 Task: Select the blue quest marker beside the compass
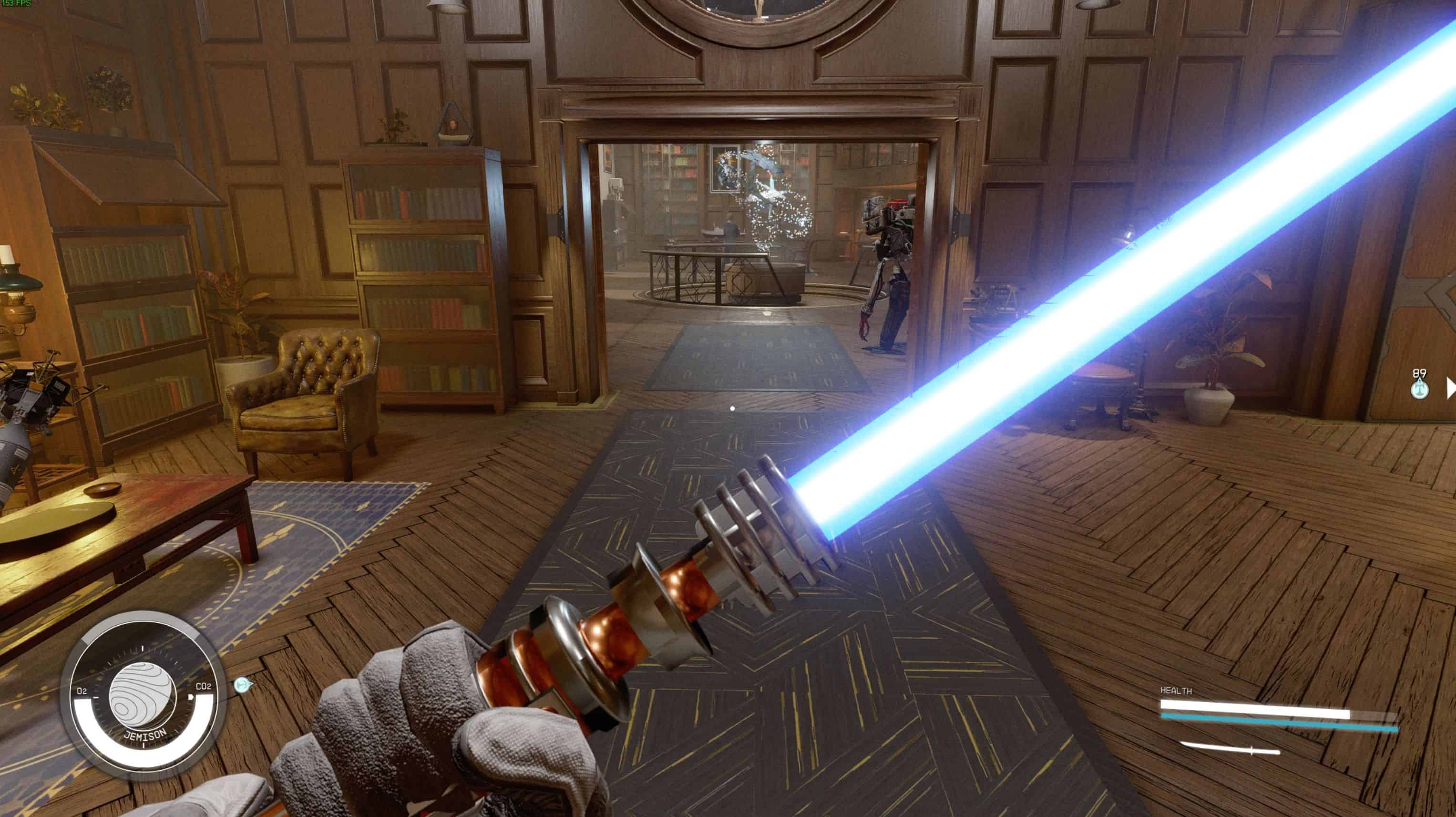[x=243, y=685]
